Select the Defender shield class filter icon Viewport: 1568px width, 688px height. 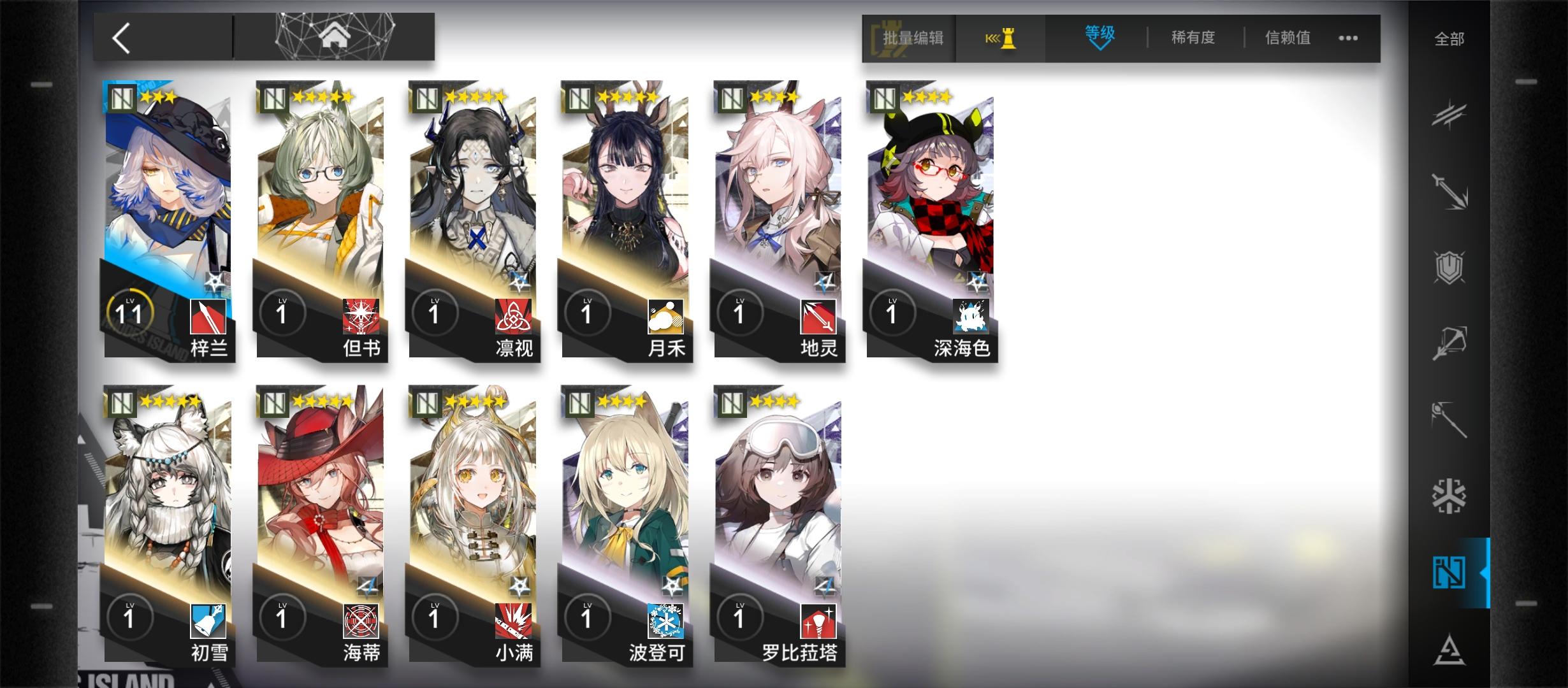1448,266
